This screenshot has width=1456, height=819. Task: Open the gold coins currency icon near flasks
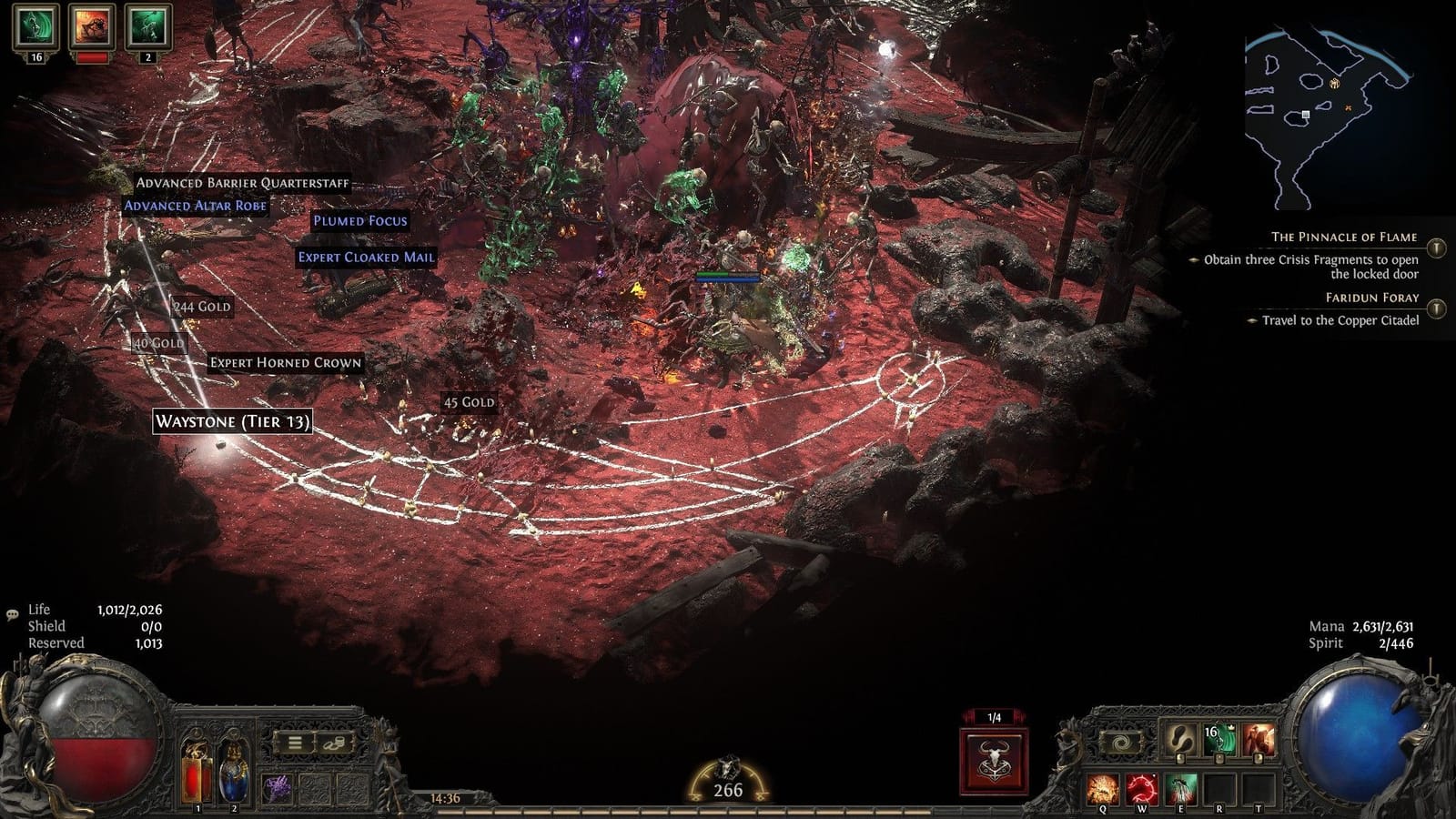(333, 743)
